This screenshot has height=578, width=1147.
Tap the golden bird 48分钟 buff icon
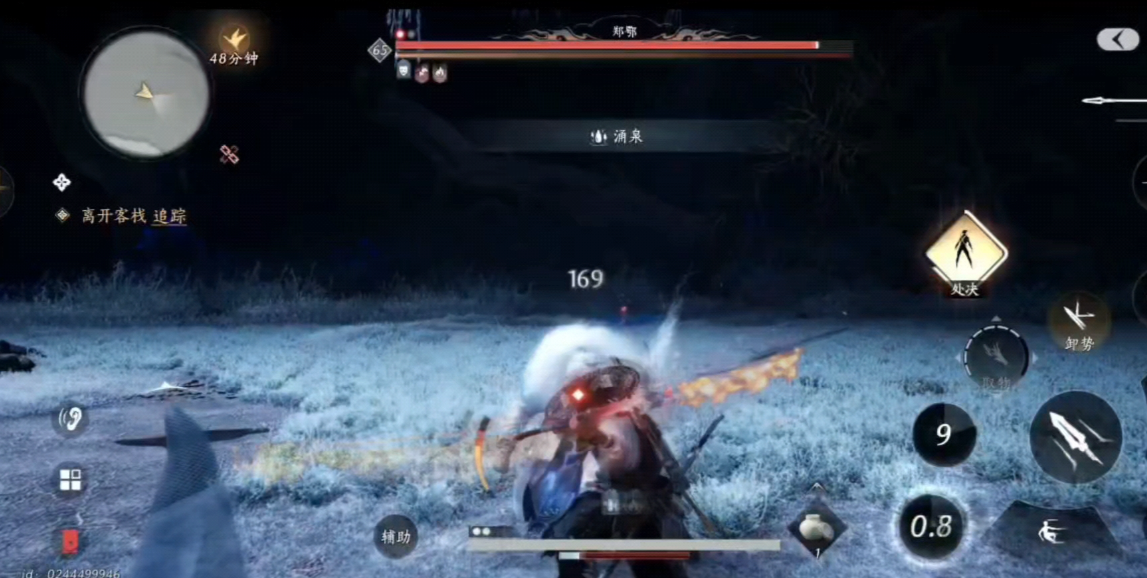[x=235, y=41]
